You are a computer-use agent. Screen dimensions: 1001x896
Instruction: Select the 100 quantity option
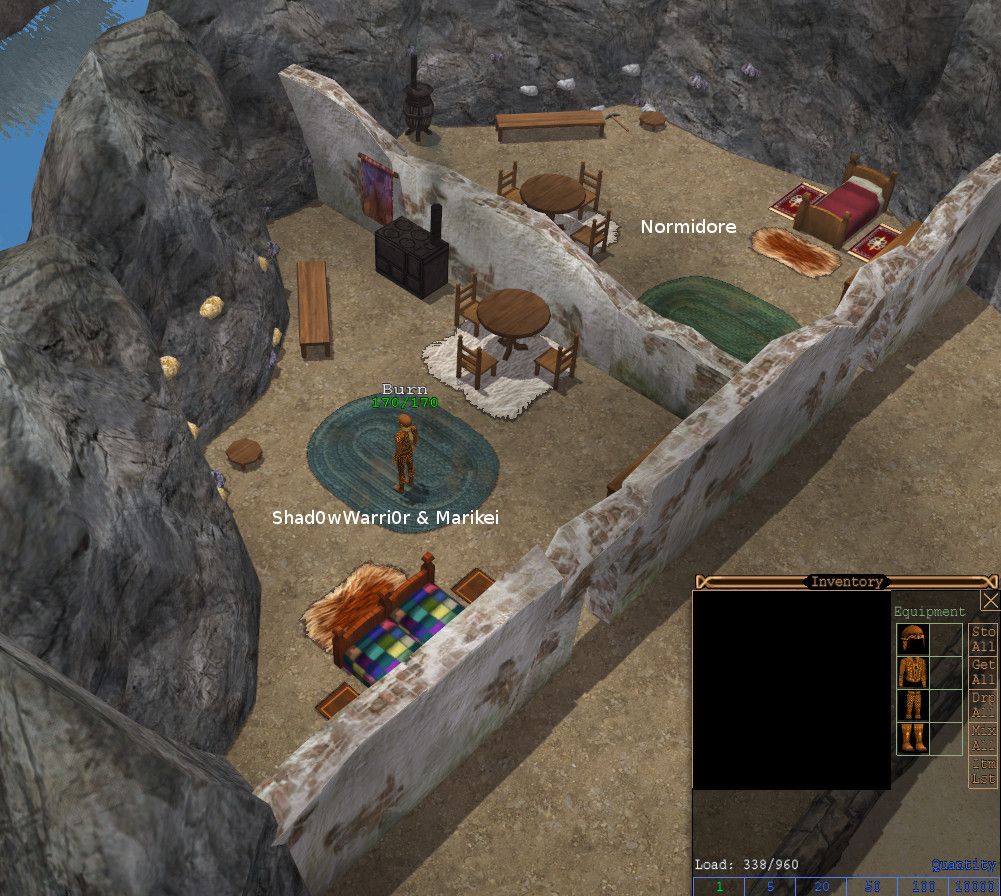click(922, 887)
